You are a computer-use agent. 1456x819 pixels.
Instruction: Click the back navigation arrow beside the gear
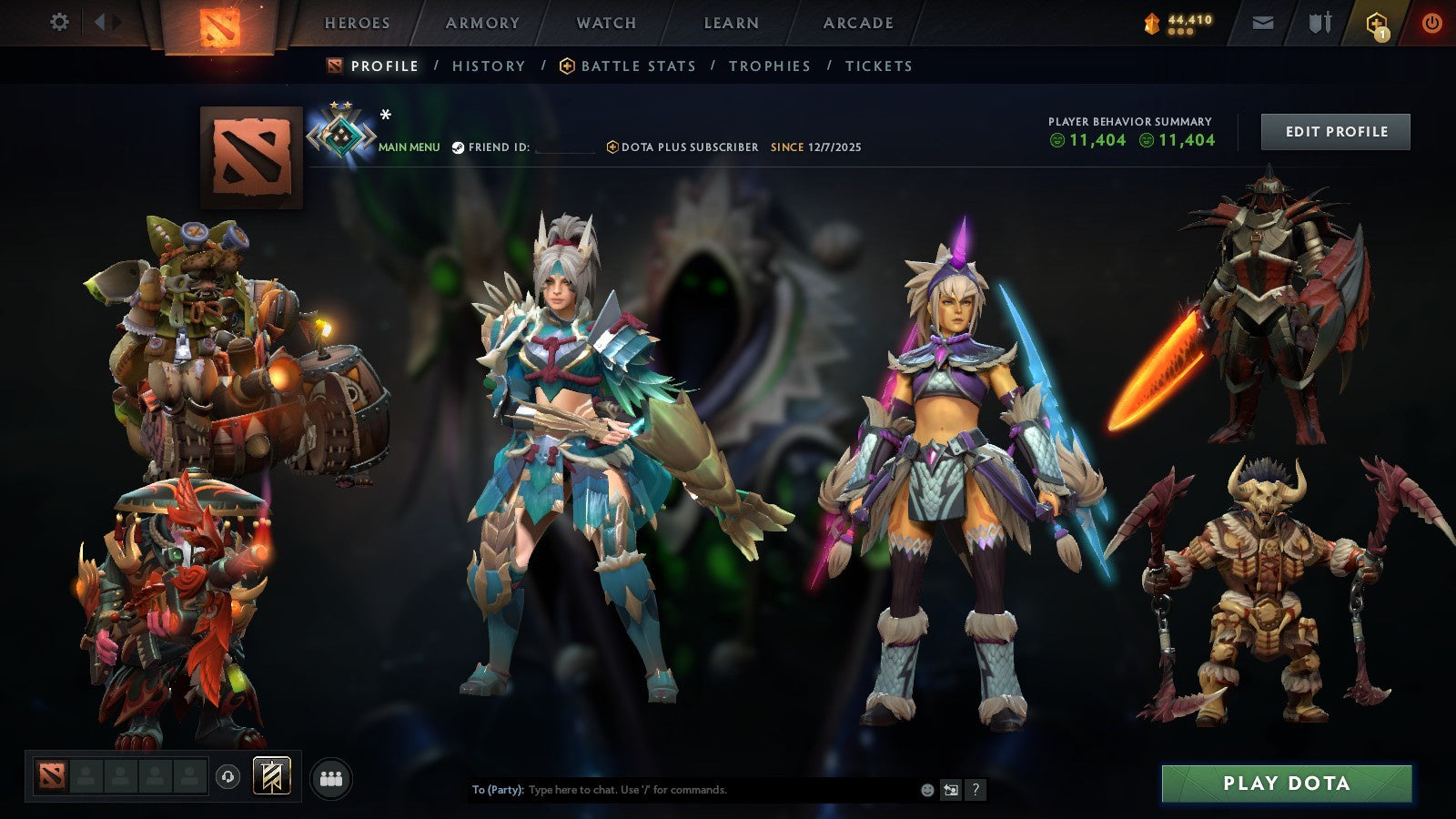click(x=98, y=23)
